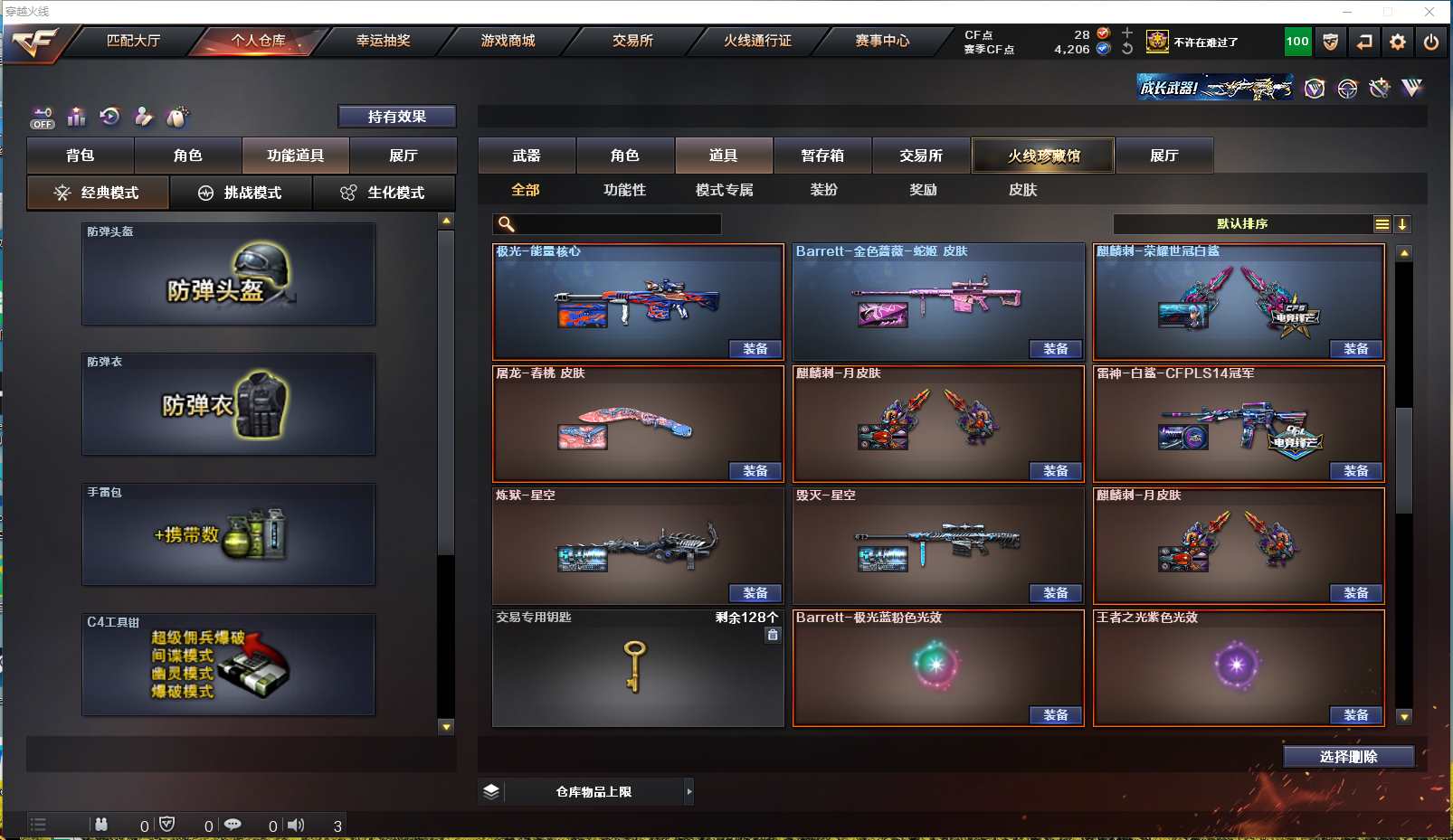This screenshot has width=1453, height=840.
Task: Open the 默认排序 sort dropdown
Action: [x=1244, y=224]
